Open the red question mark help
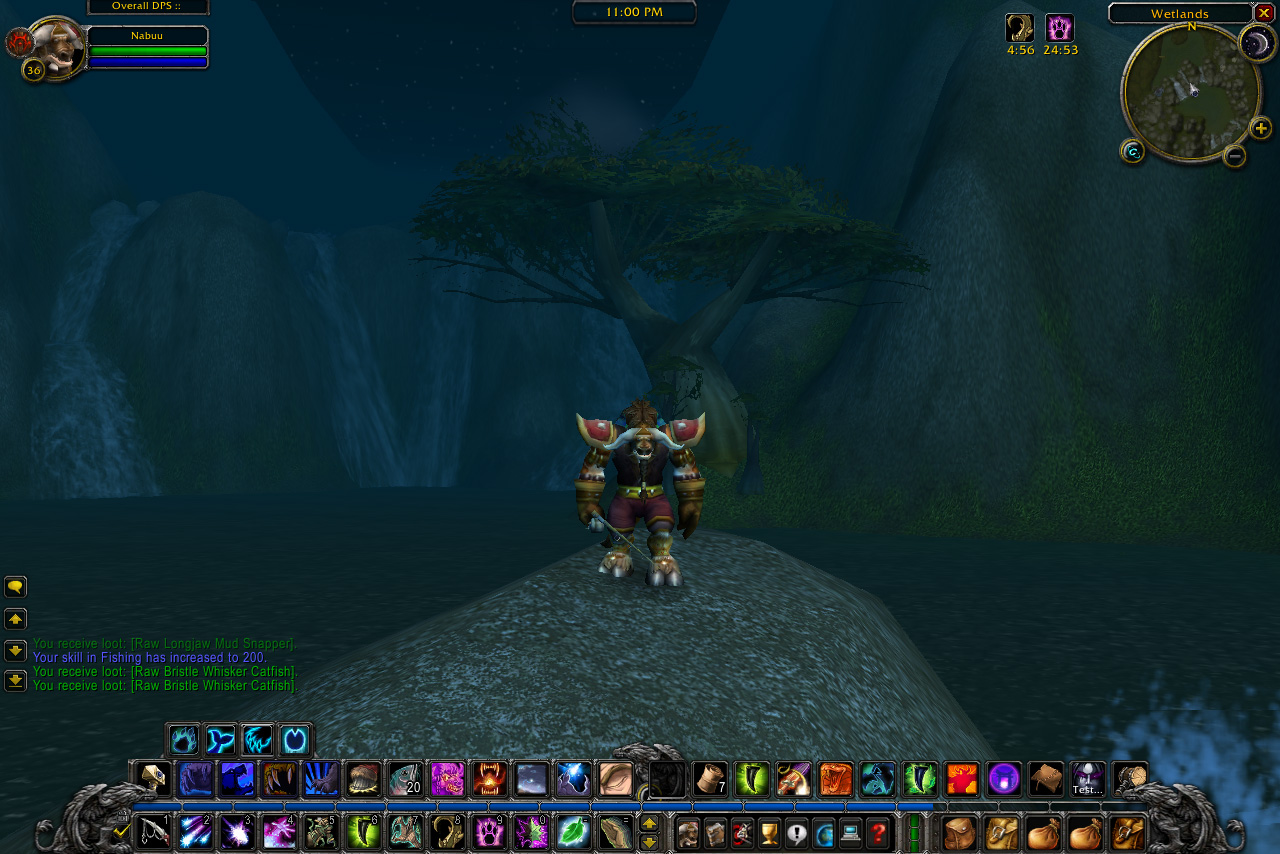This screenshot has height=854, width=1280. [878, 832]
